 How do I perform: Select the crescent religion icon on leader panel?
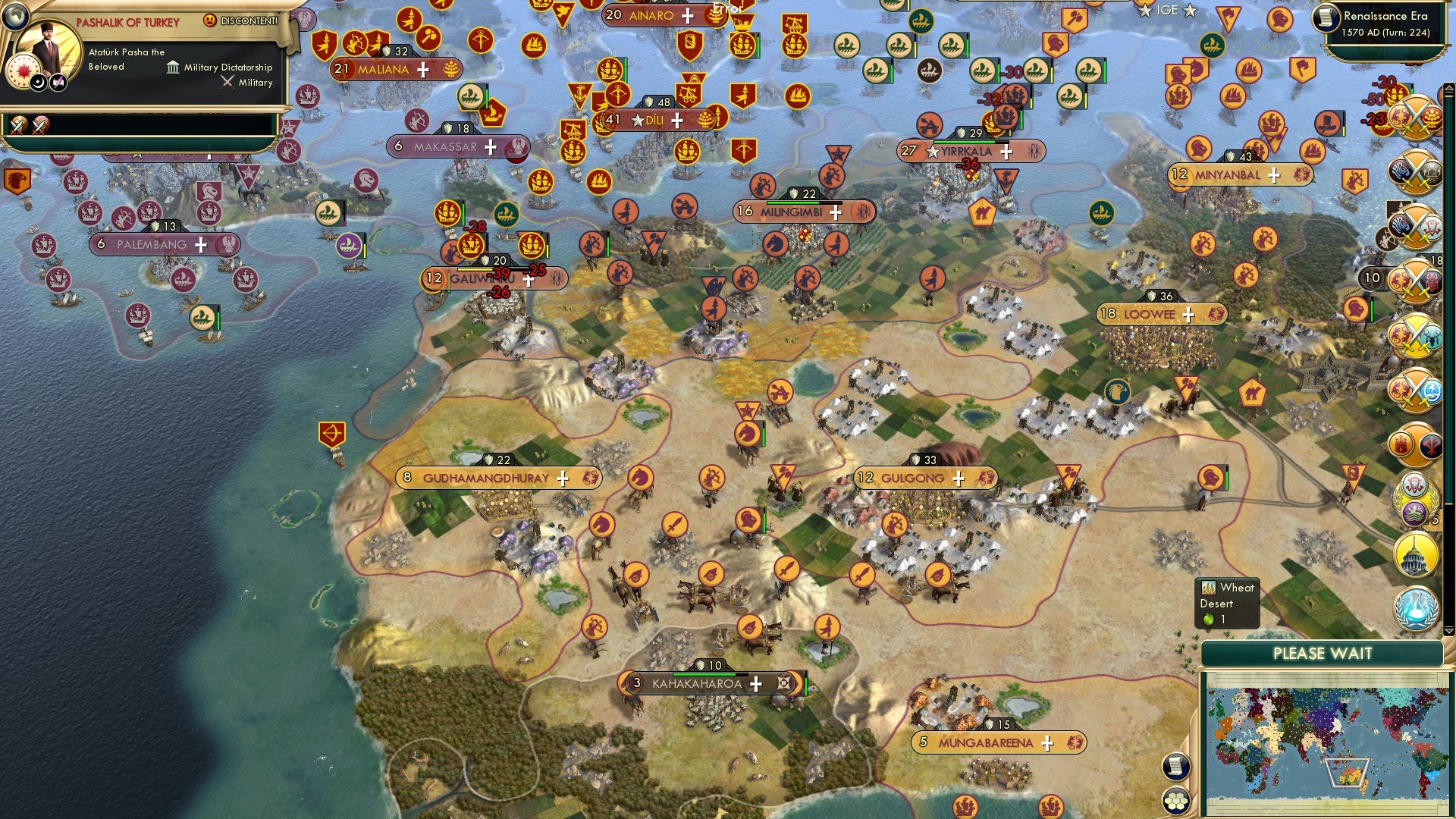pyautogui.click(x=39, y=83)
